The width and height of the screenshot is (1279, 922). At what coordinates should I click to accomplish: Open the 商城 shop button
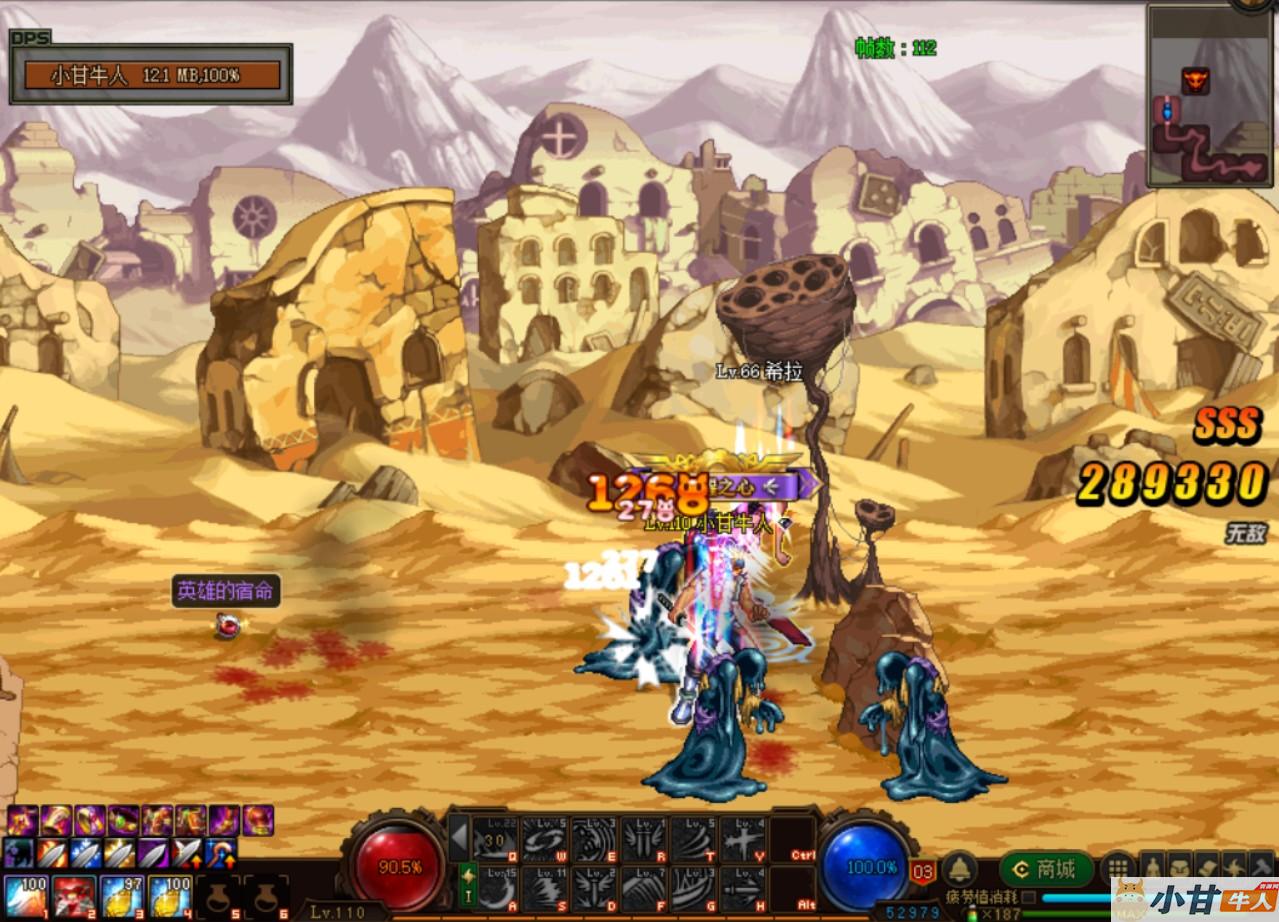click(x=1043, y=869)
